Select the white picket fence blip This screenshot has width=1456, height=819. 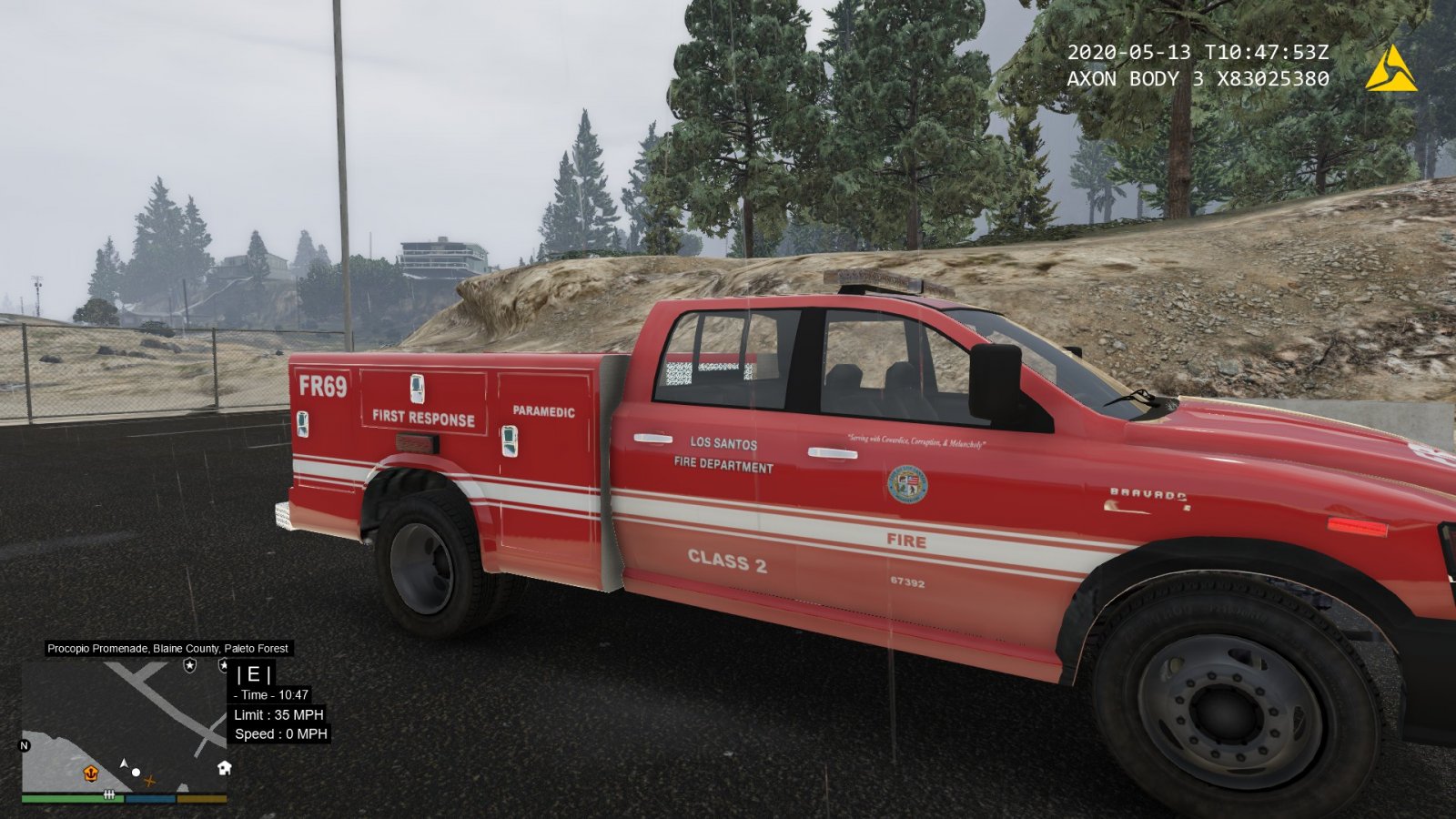(x=109, y=794)
